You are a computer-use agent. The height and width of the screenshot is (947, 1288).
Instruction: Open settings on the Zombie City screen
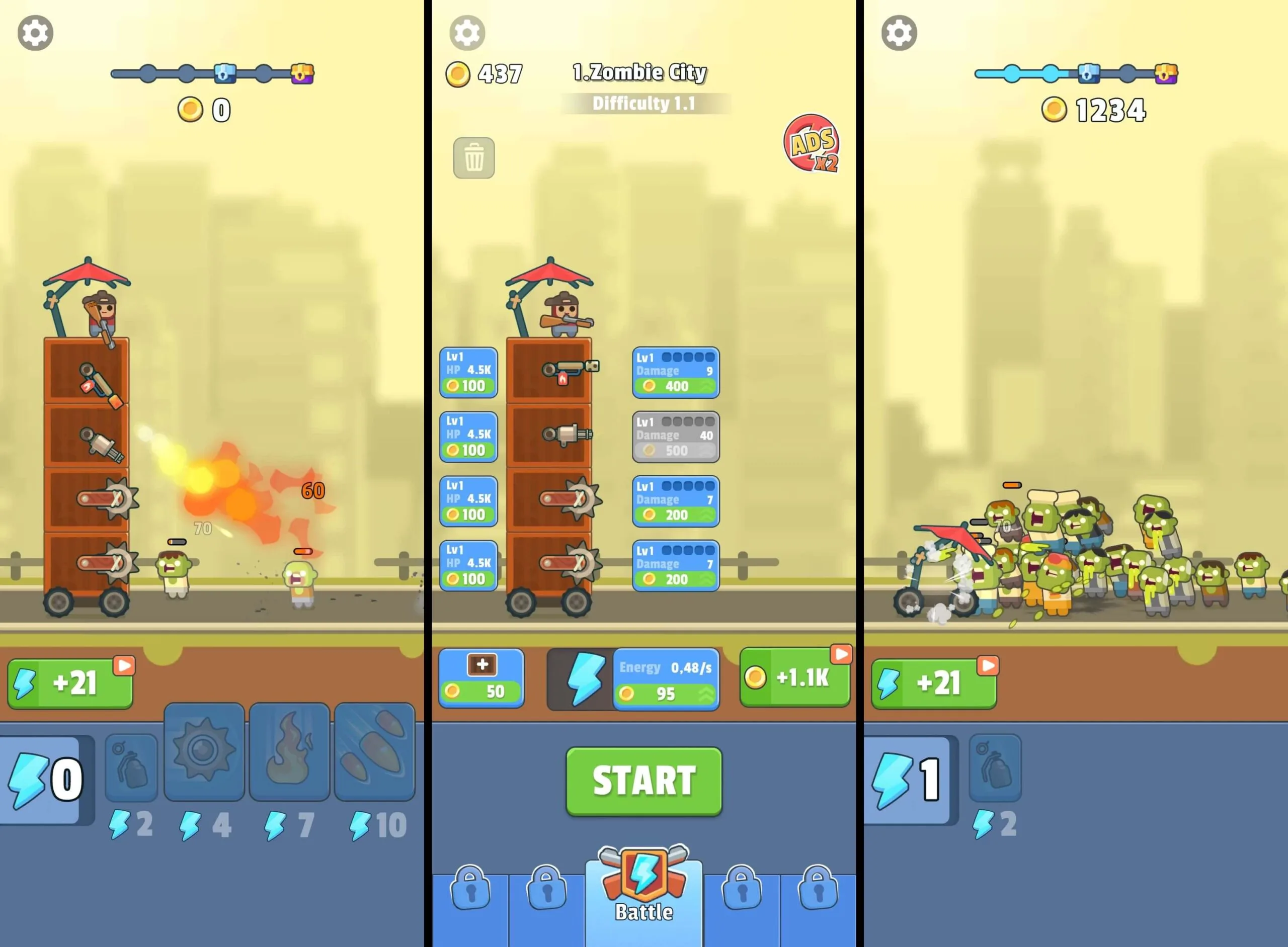467,33
